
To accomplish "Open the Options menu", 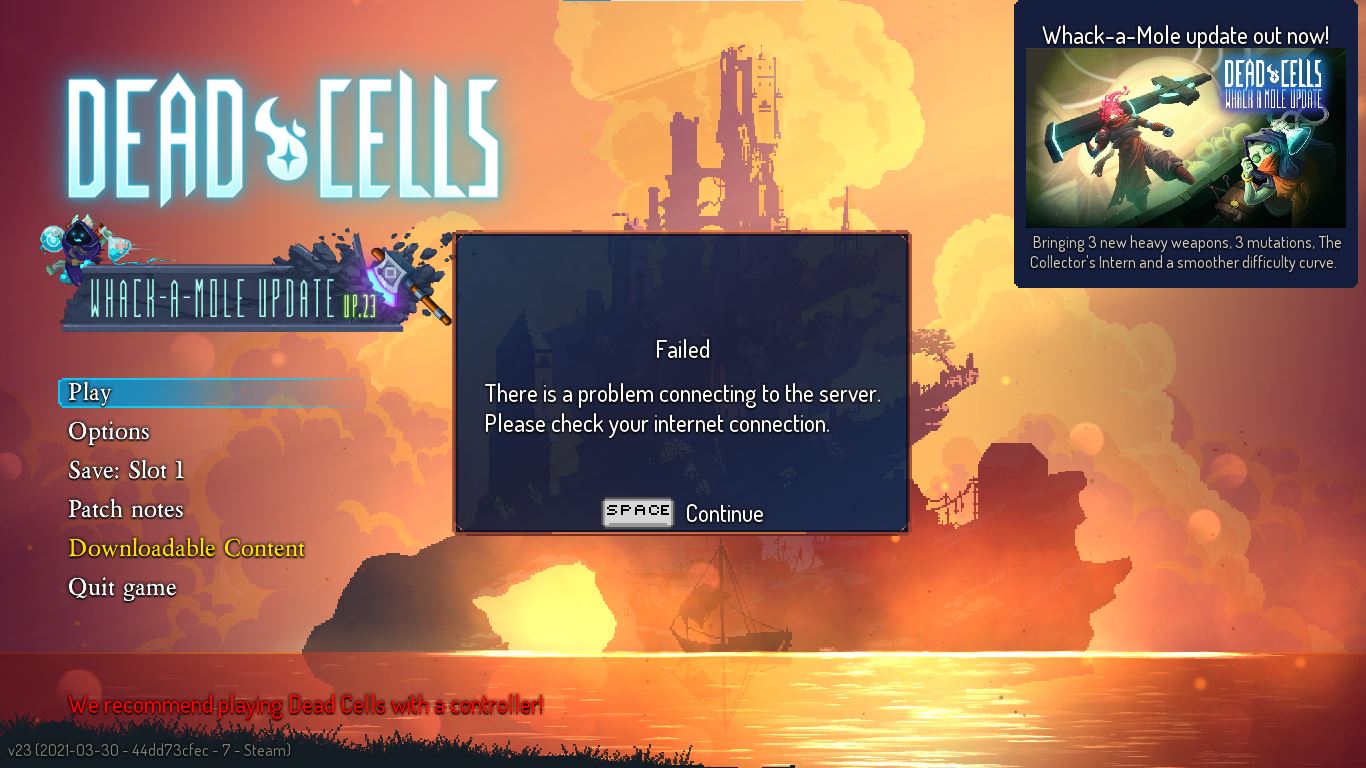I will 108,431.
